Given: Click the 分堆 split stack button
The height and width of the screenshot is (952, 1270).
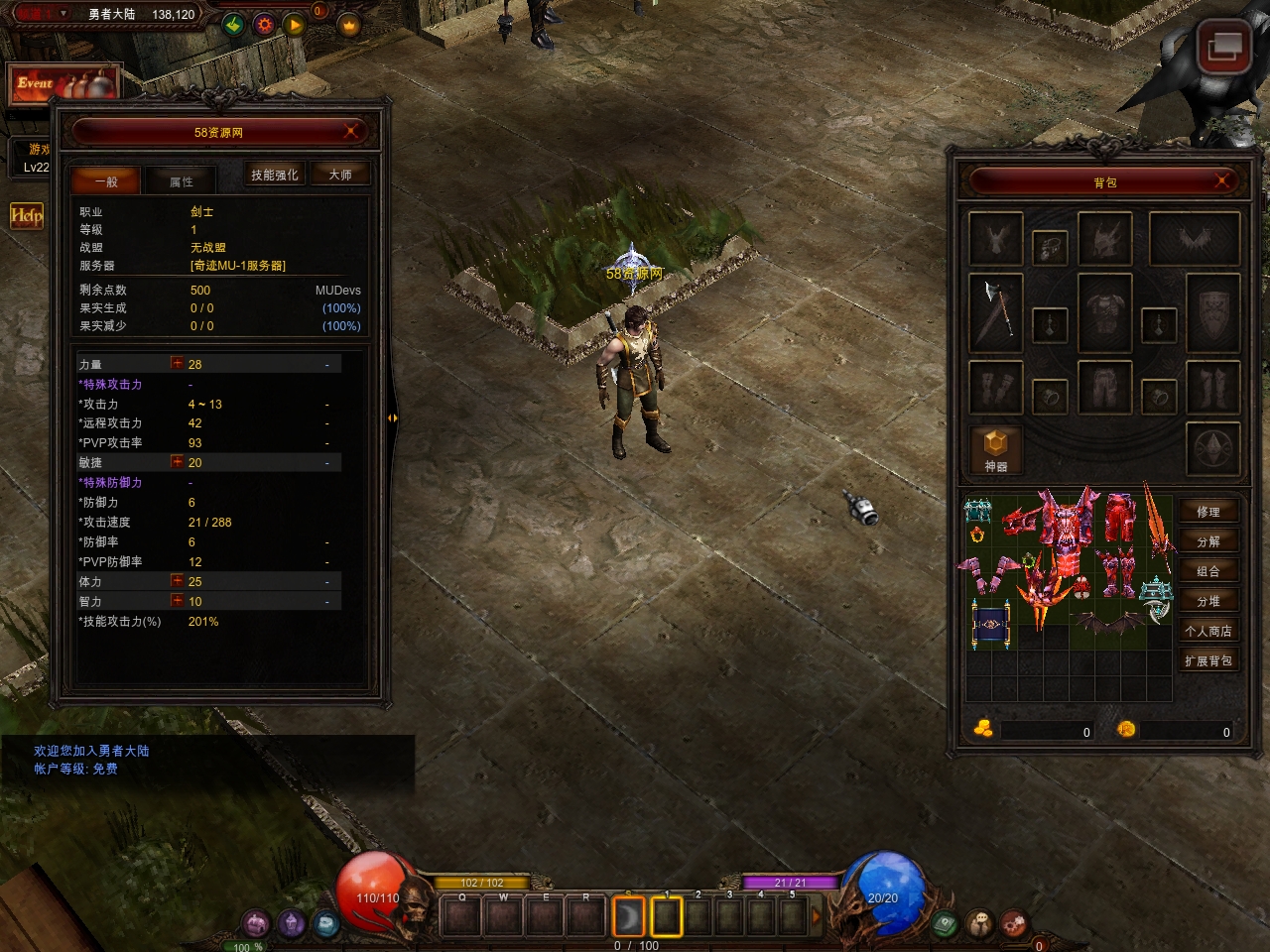Looking at the screenshot, I should point(1207,601).
